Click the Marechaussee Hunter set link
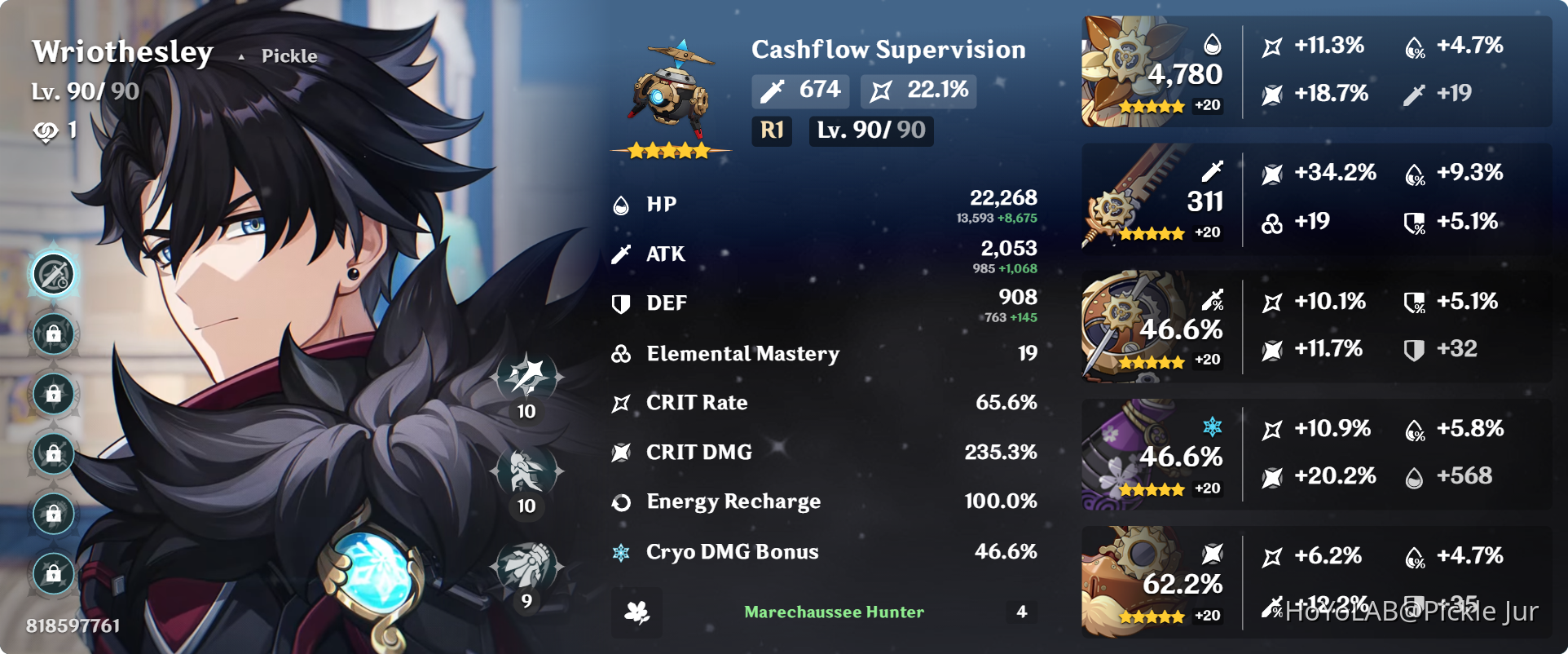The height and width of the screenshot is (654, 1568). tap(833, 612)
